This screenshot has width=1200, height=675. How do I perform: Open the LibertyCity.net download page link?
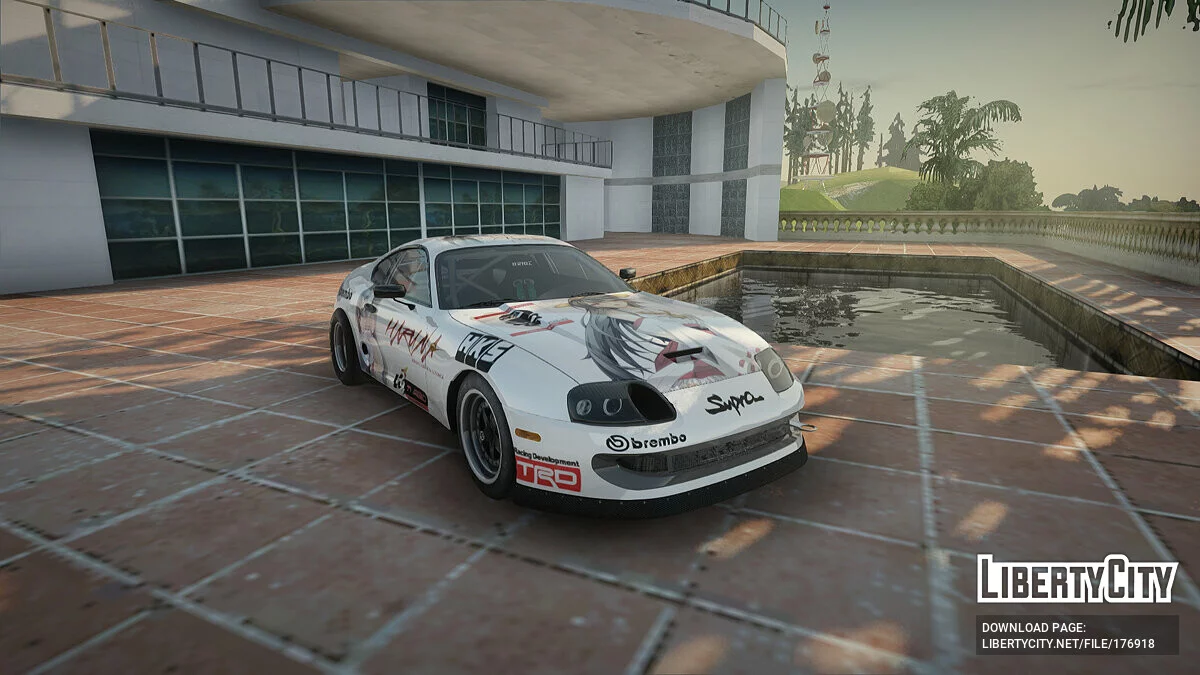pyautogui.click(x=1068, y=644)
